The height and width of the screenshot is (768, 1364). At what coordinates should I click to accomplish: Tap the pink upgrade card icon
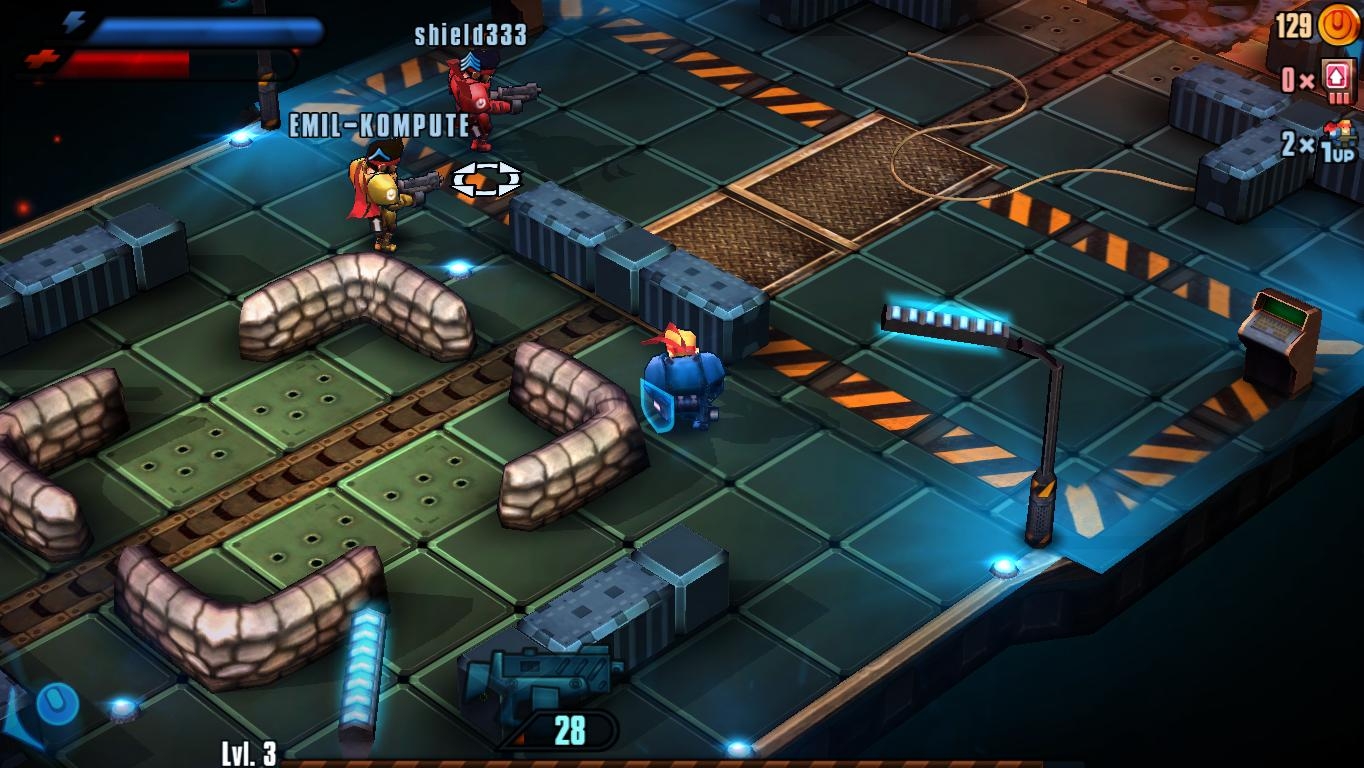click(x=1337, y=79)
